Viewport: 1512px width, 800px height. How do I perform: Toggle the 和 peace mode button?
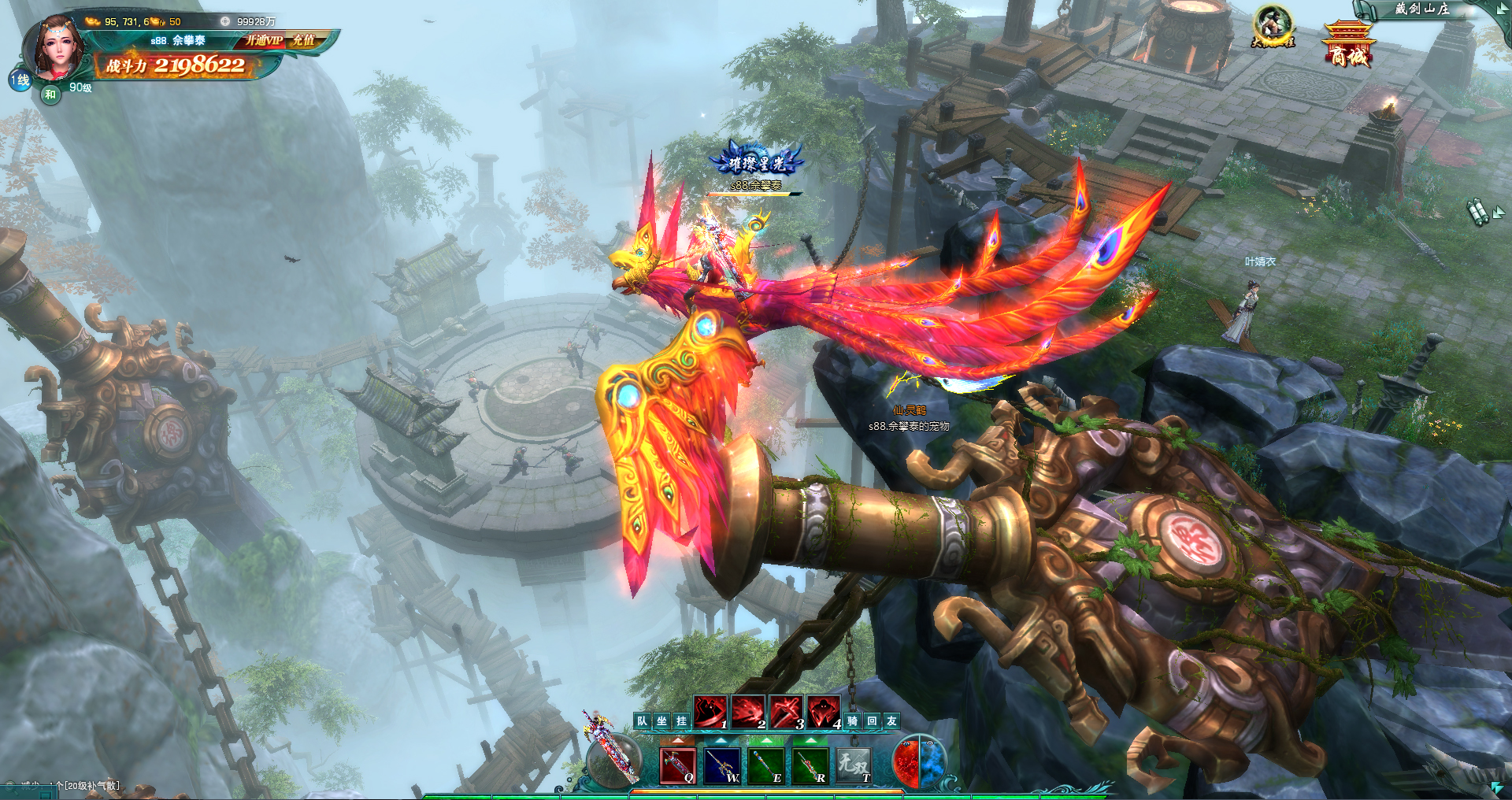coord(50,94)
